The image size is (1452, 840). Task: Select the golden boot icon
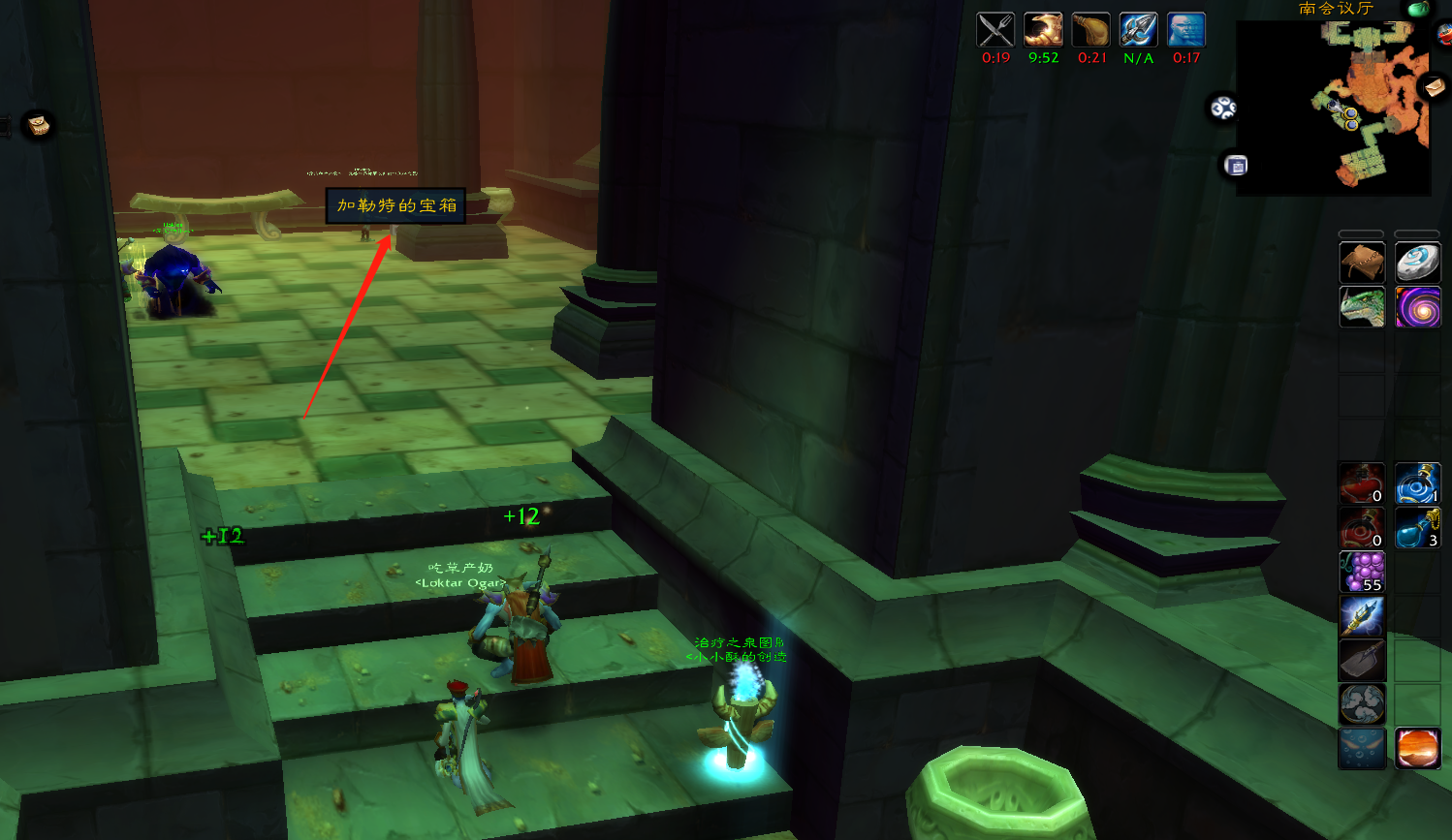tap(1043, 30)
